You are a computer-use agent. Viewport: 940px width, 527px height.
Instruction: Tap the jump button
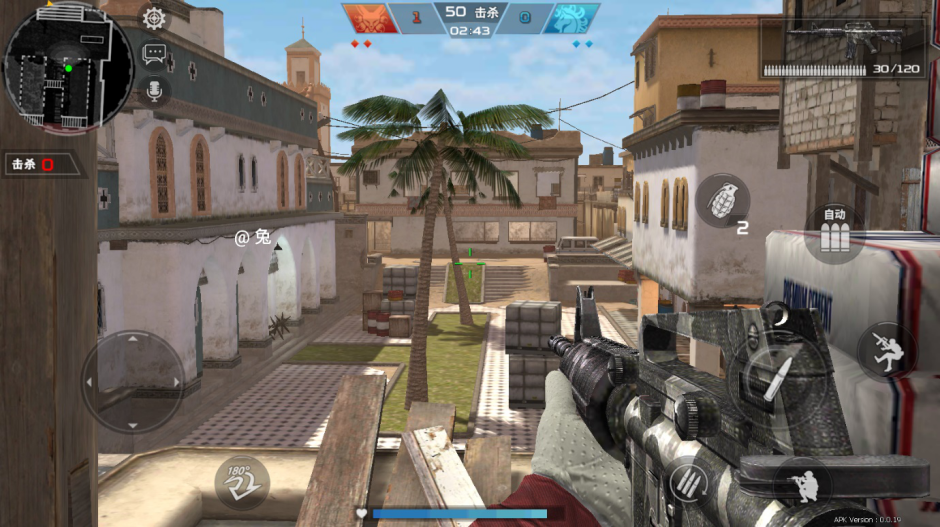(x=887, y=349)
